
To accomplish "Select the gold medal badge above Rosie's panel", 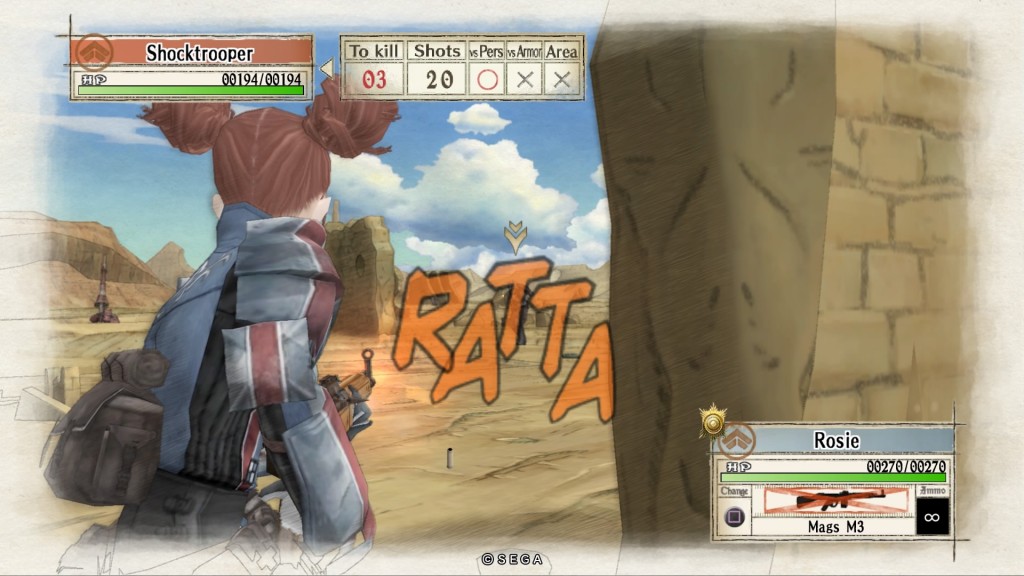I will click(712, 422).
